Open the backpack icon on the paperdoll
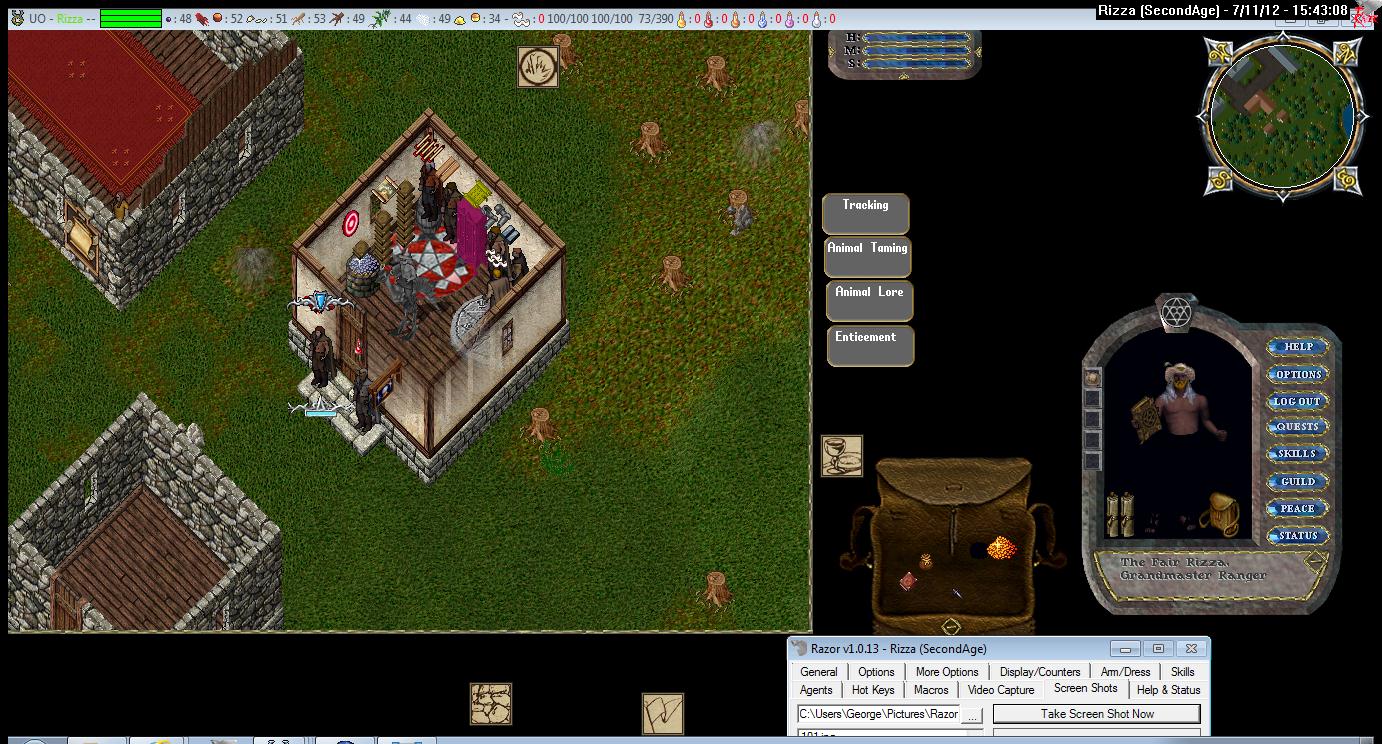Screen dimensions: 1382x744 [x=1224, y=513]
